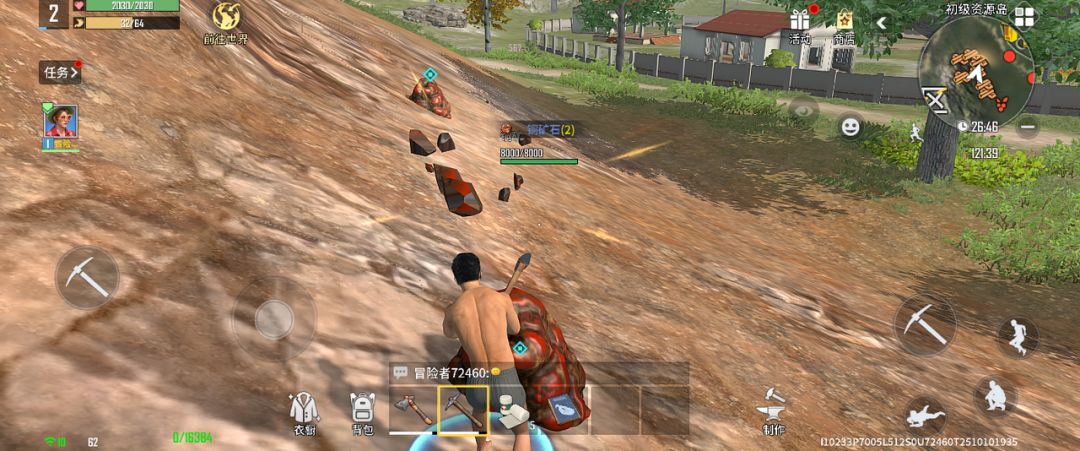Open the 背包 backpack
This screenshot has width=1080, height=451.
tap(361, 412)
